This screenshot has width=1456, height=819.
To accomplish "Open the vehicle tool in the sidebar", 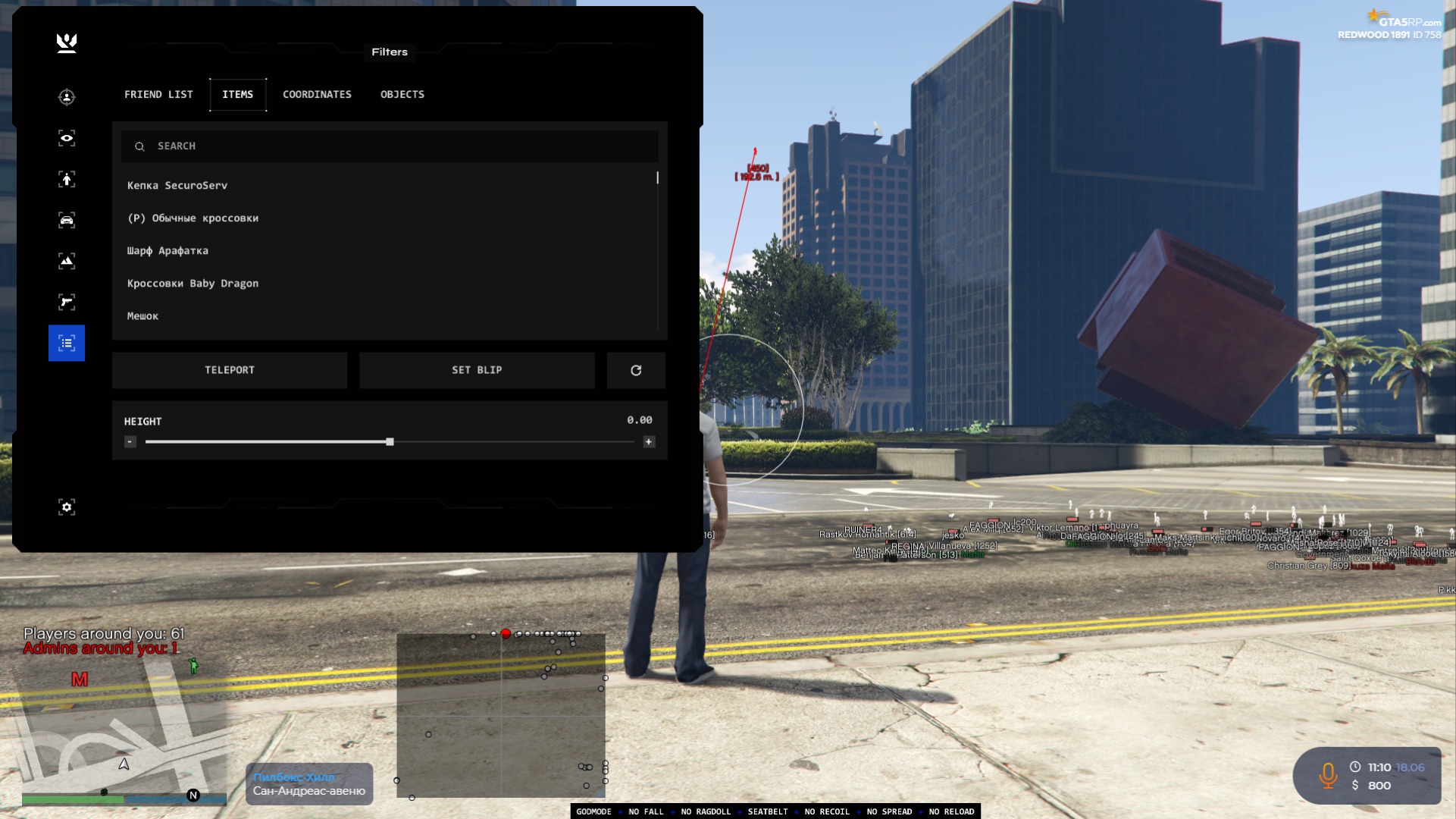I will pyautogui.click(x=67, y=220).
